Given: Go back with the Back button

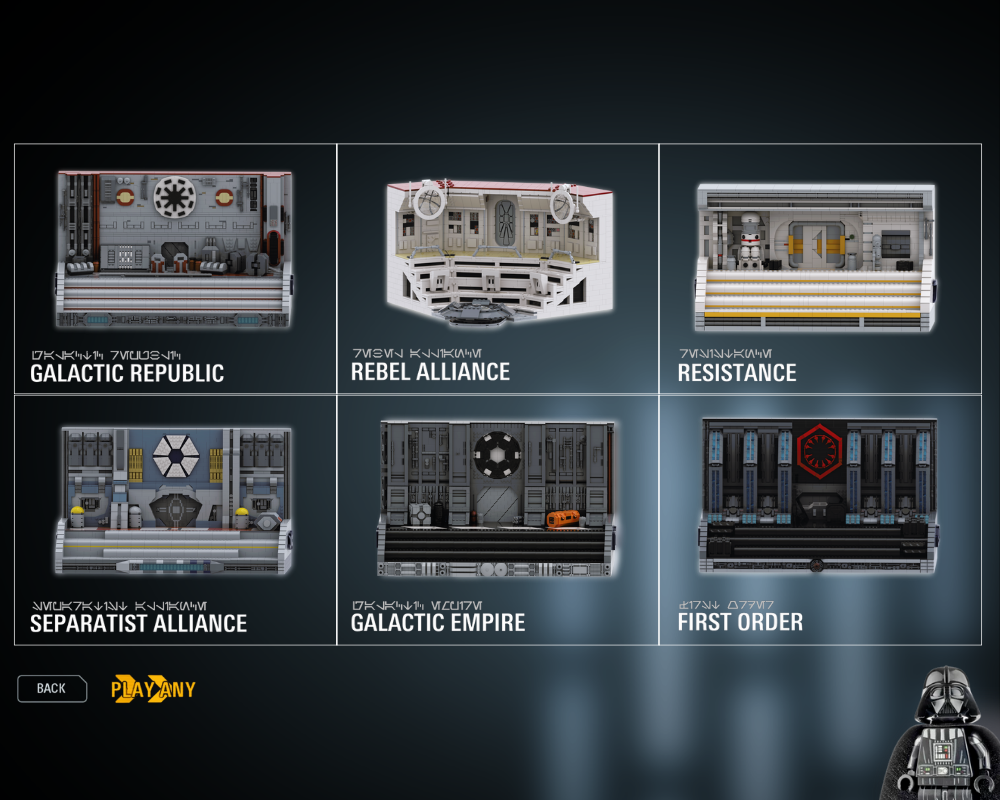Looking at the screenshot, I should click(52, 688).
